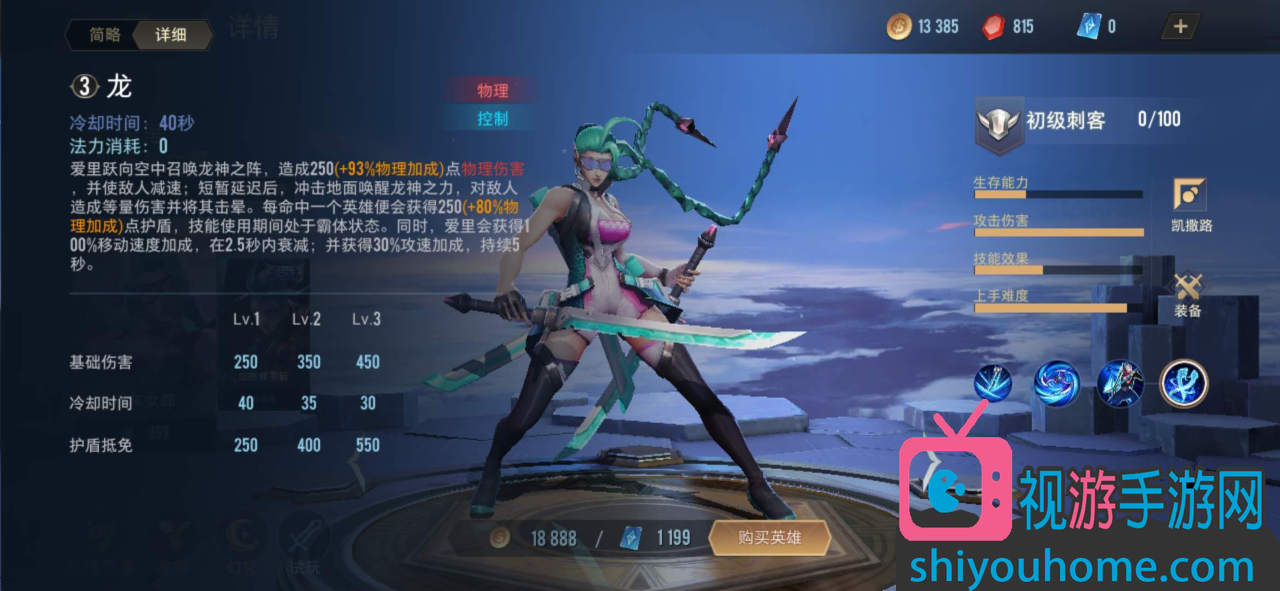Show the warrior with blade skill icon
Viewport: 1280px width, 591px height.
(1119, 383)
